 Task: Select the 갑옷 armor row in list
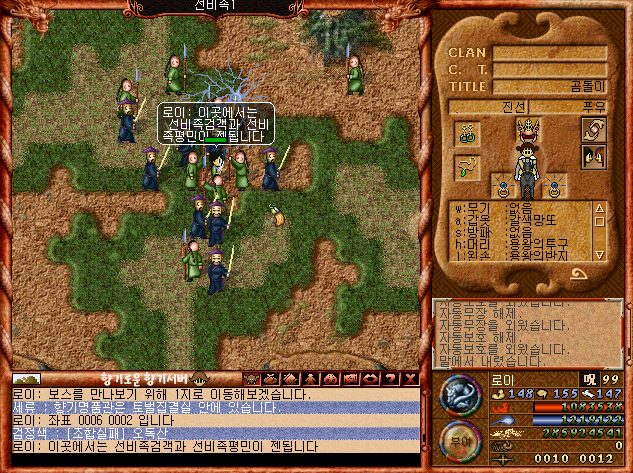click(x=520, y=221)
